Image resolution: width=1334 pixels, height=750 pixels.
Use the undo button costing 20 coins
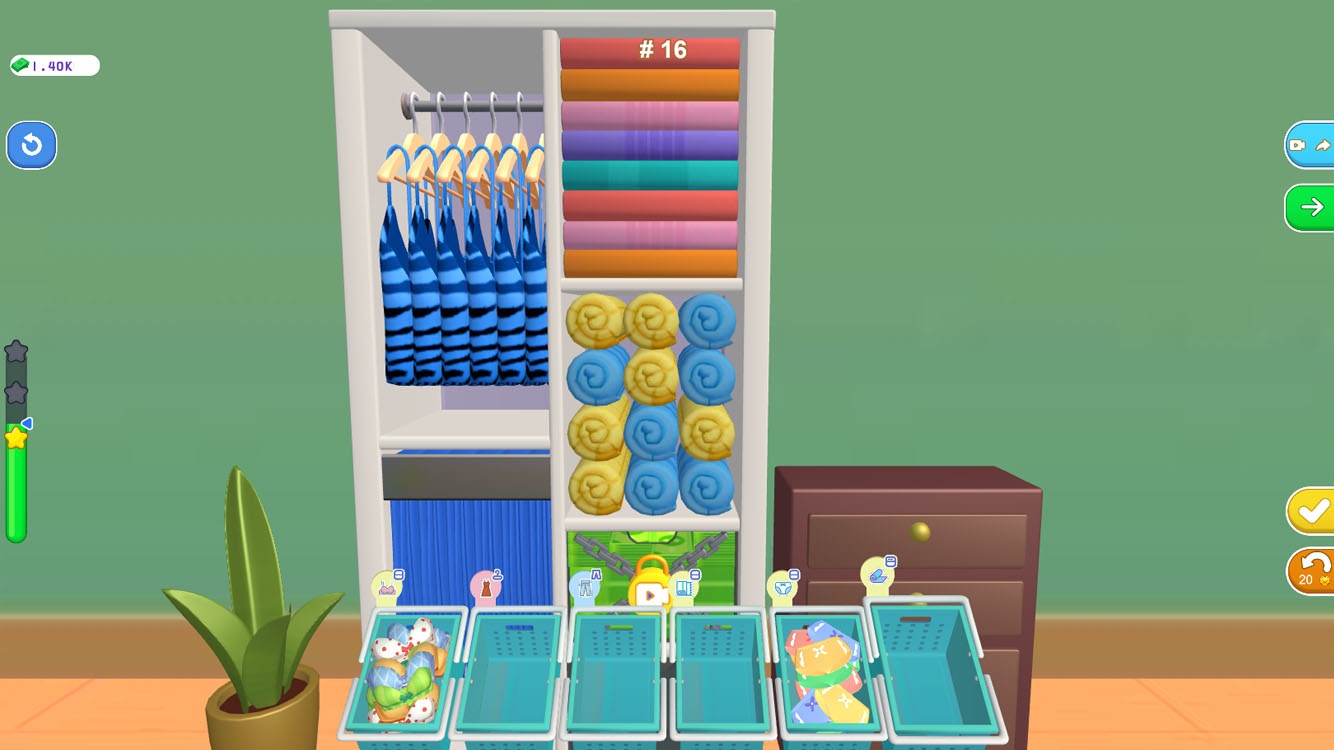[x=1310, y=571]
